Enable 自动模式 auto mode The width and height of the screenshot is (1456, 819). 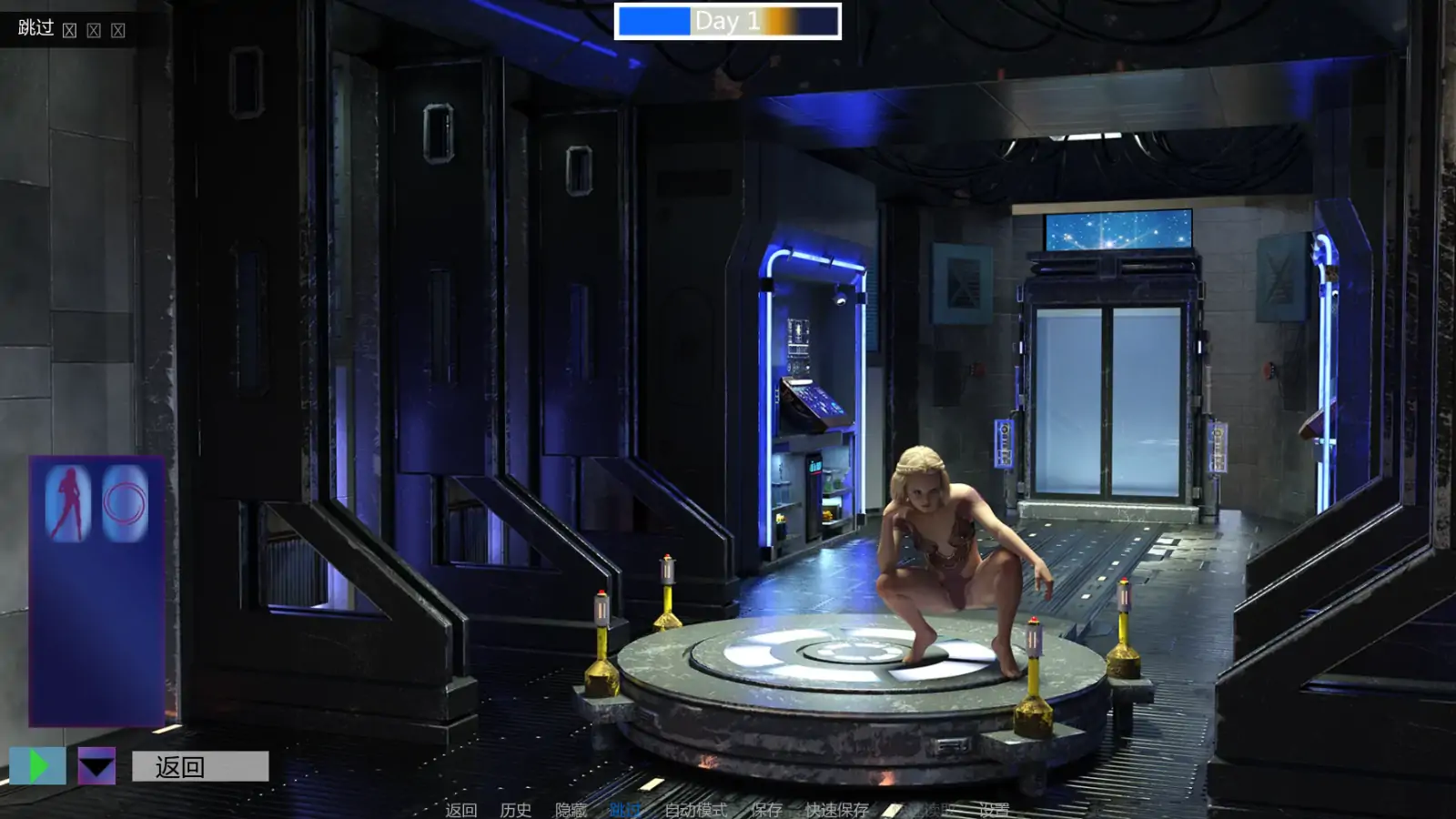pos(695,809)
